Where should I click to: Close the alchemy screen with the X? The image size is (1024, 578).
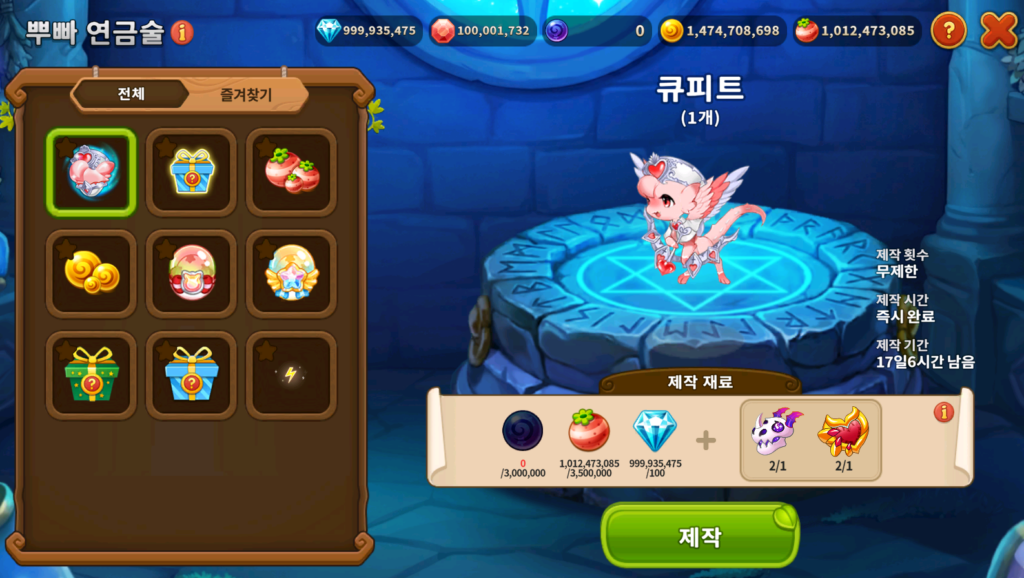coord(998,31)
